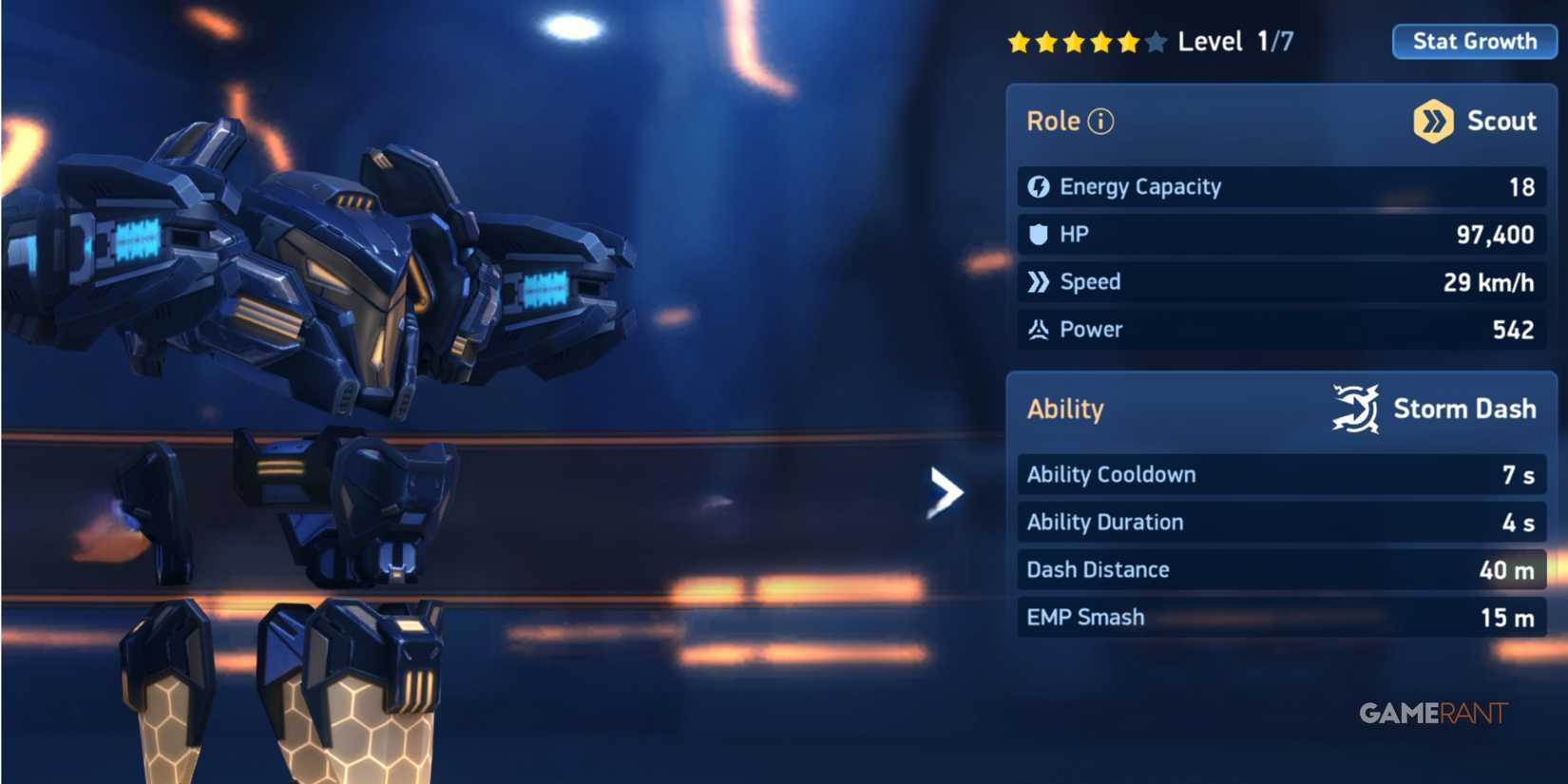
Task: Select the Power triangular icon
Action: [x=1038, y=329]
